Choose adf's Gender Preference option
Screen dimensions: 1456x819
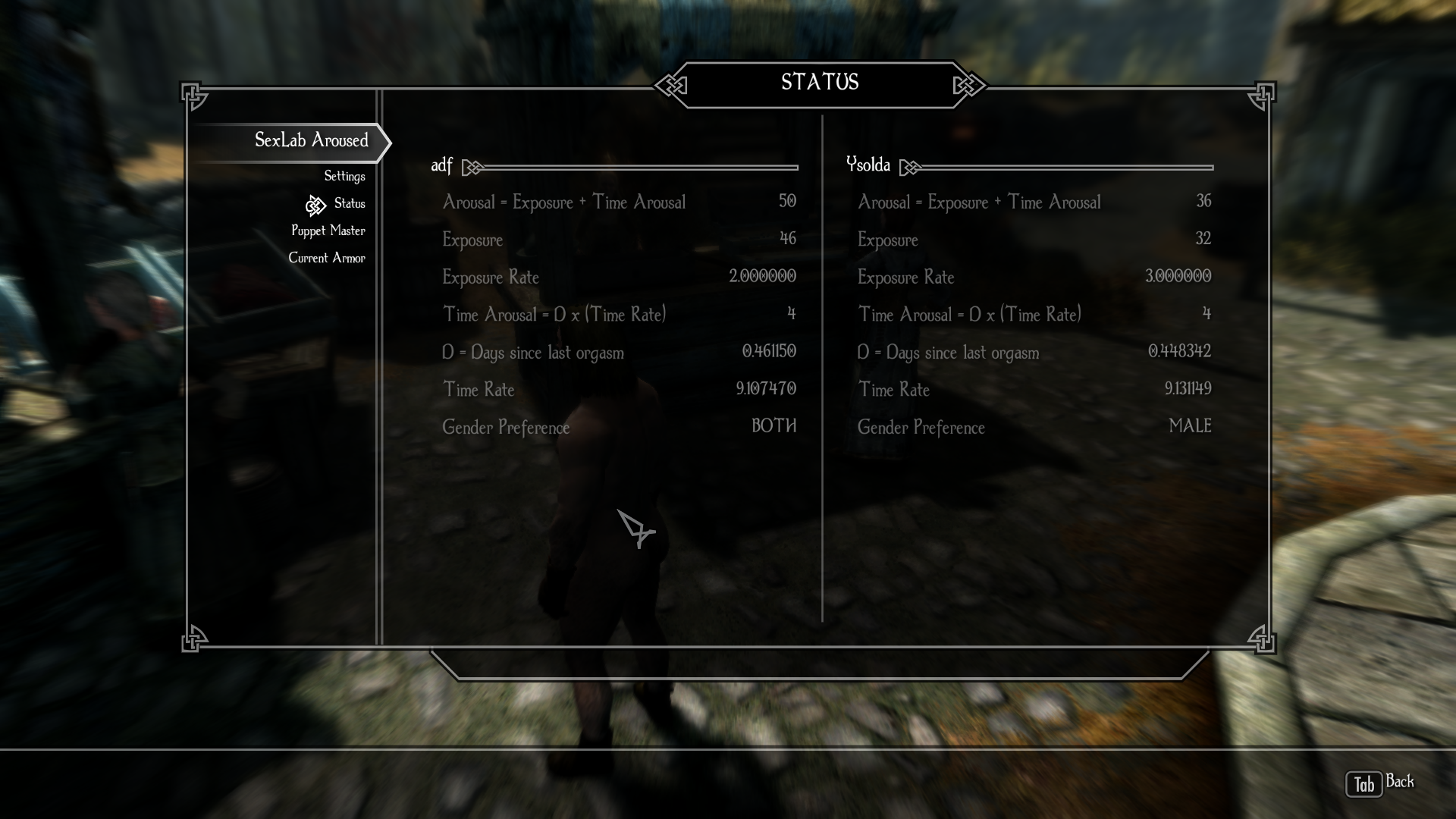[619, 427]
